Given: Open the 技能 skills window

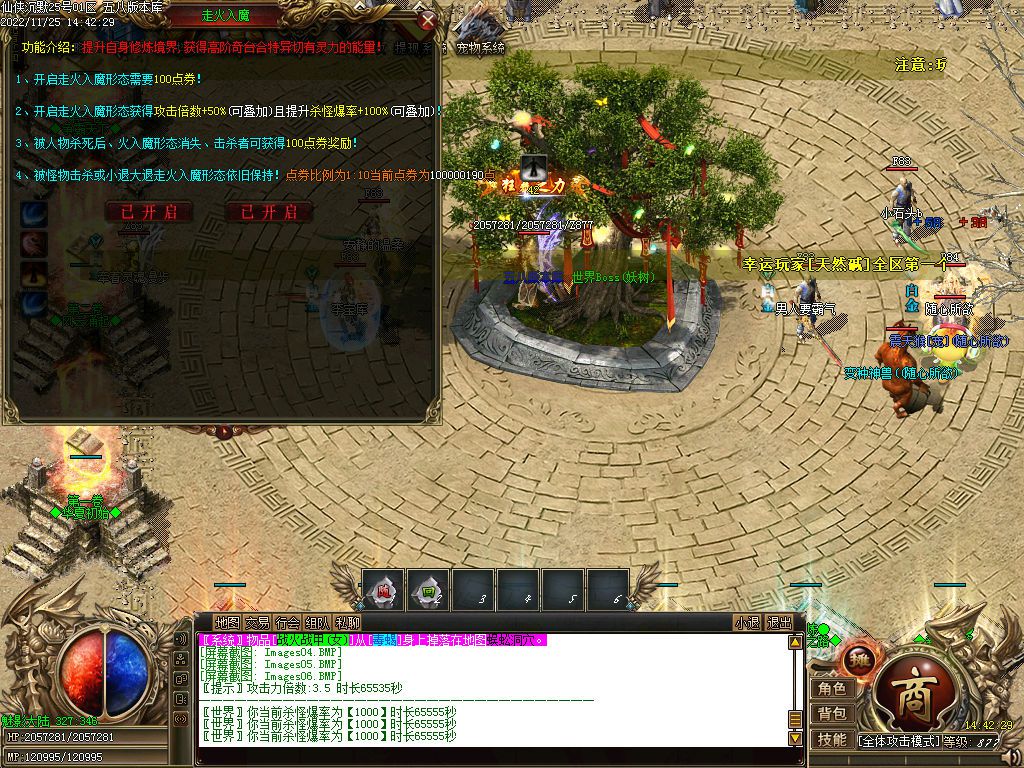Looking at the screenshot, I should tap(832, 739).
